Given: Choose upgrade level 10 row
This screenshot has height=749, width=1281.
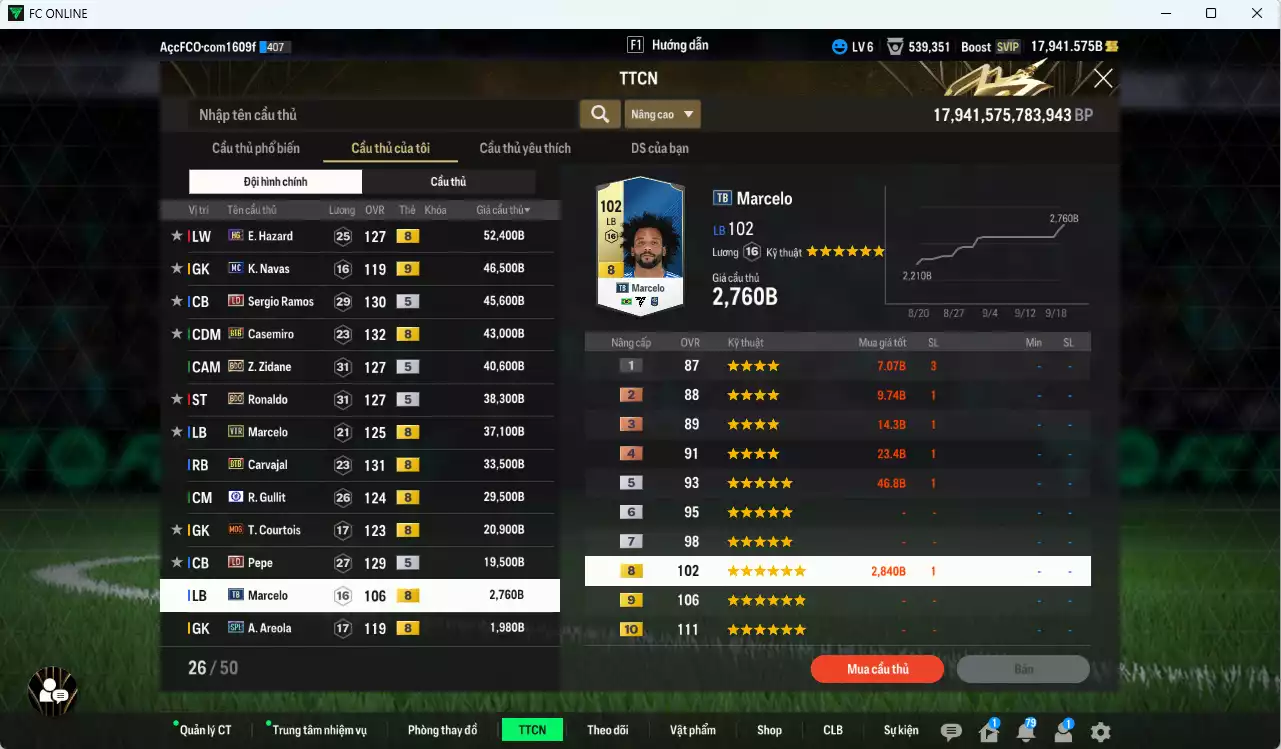Looking at the screenshot, I should (837, 630).
